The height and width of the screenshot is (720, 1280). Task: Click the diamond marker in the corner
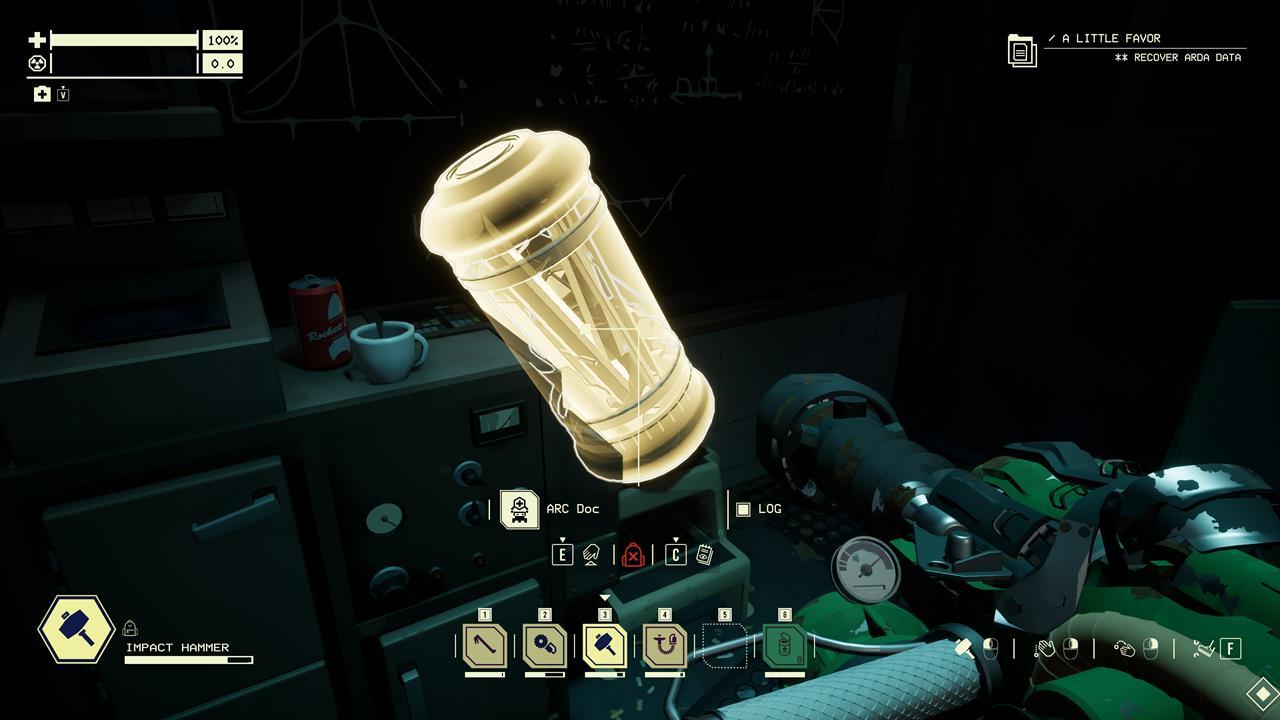[1263, 692]
